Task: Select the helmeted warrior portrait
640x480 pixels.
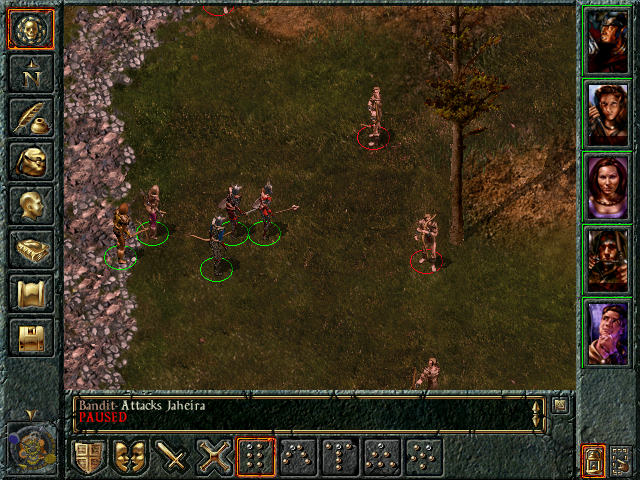Action: coord(607,41)
